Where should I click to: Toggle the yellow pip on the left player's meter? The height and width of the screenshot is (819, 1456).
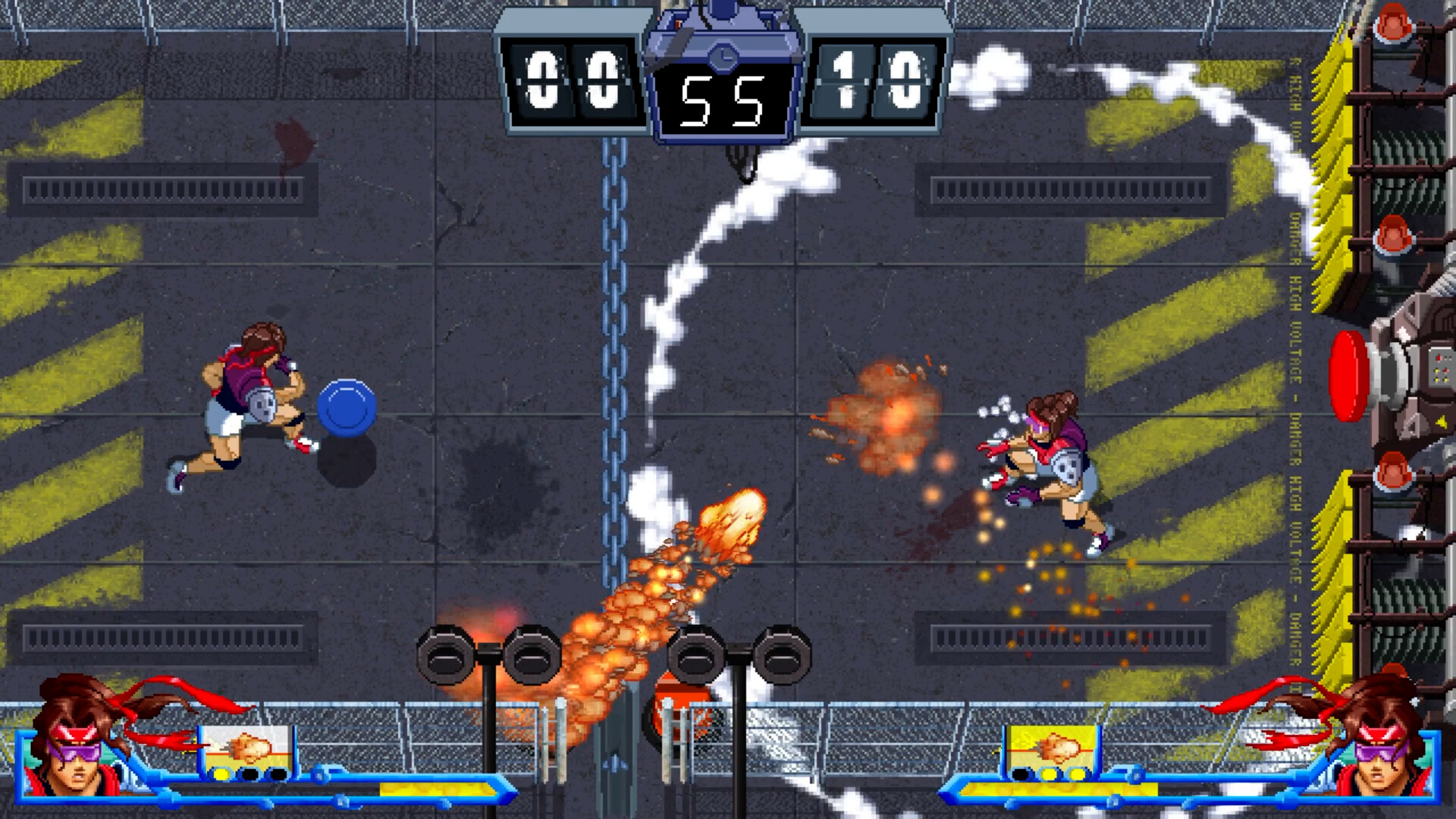(x=223, y=775)
